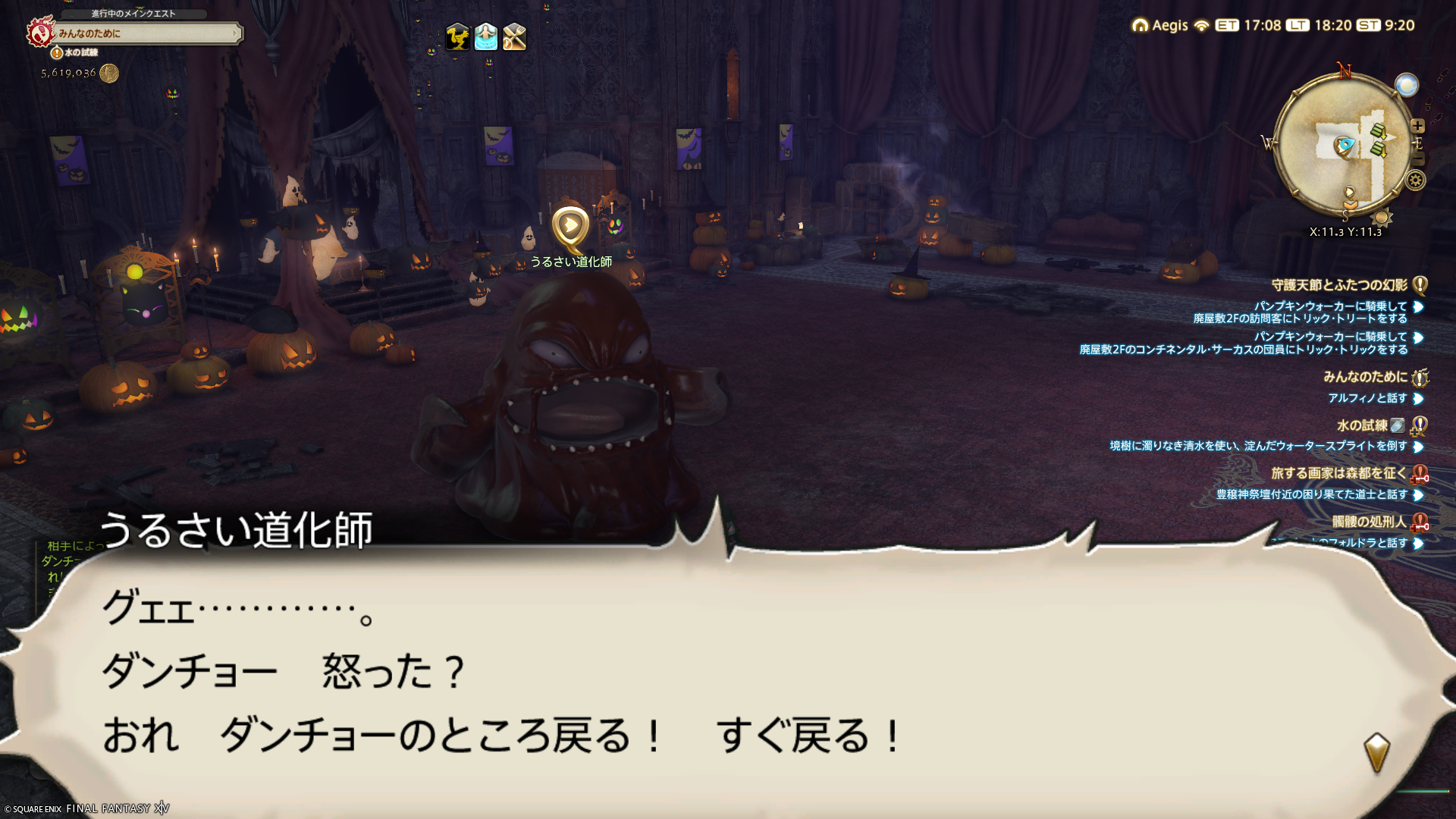Open minimap settings gear button
Image resolution: width=1456 pixels, height=819 pixels.
1415,180
